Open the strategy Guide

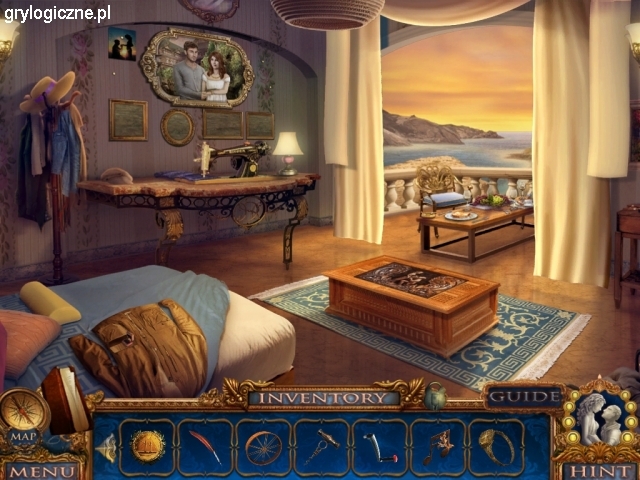(523, 397)
